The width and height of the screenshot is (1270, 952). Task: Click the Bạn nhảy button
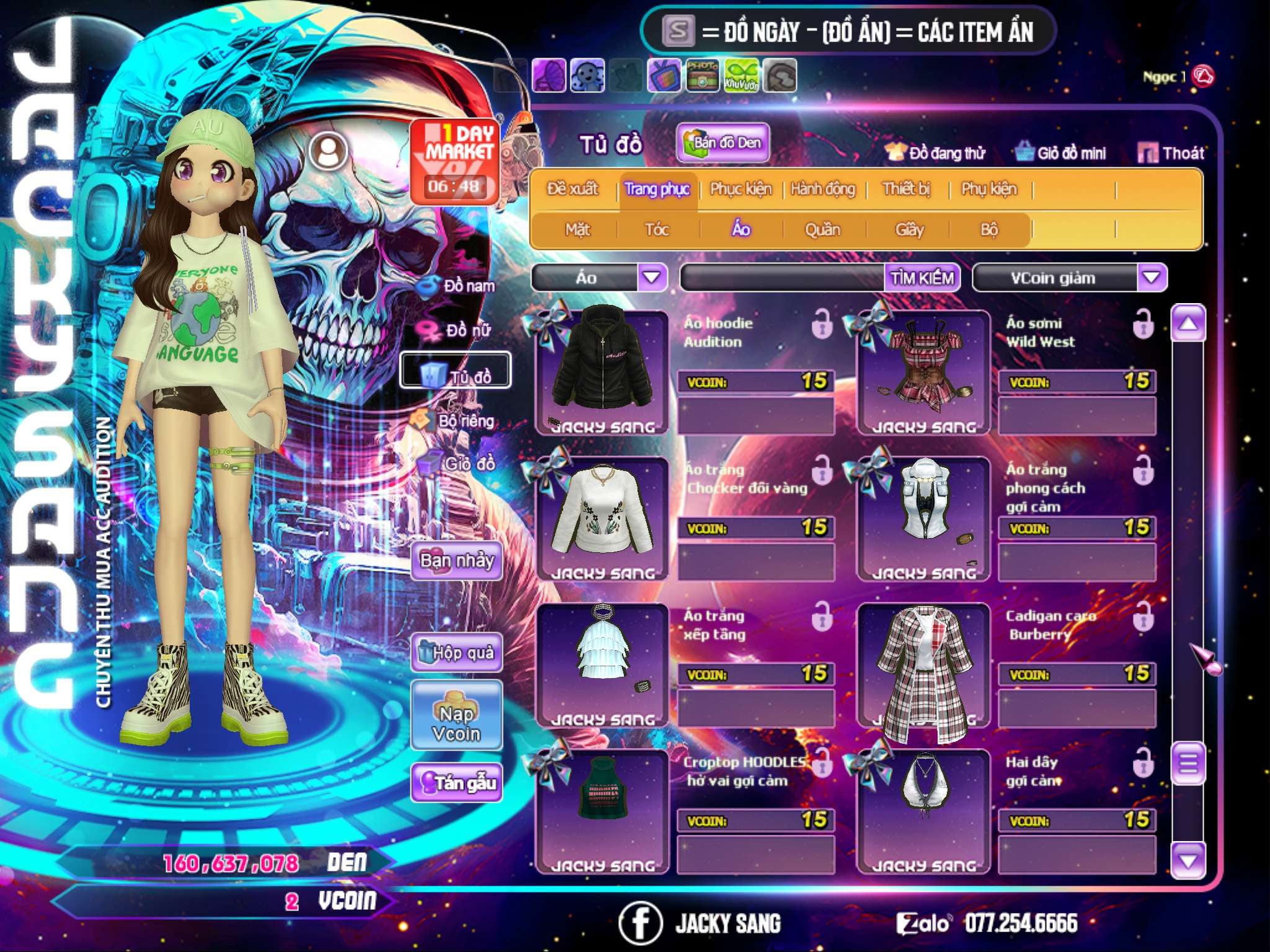click(x=456, y=561)
